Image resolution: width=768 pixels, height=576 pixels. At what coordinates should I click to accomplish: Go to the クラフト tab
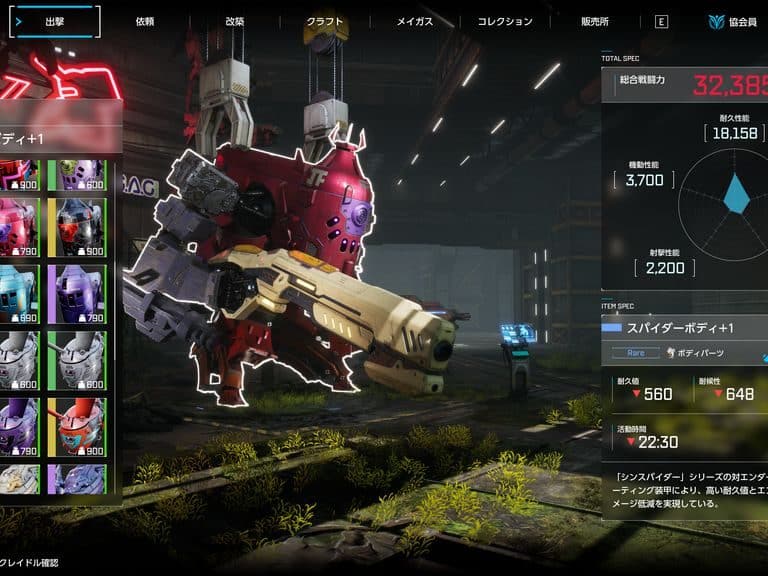(325, 21)
